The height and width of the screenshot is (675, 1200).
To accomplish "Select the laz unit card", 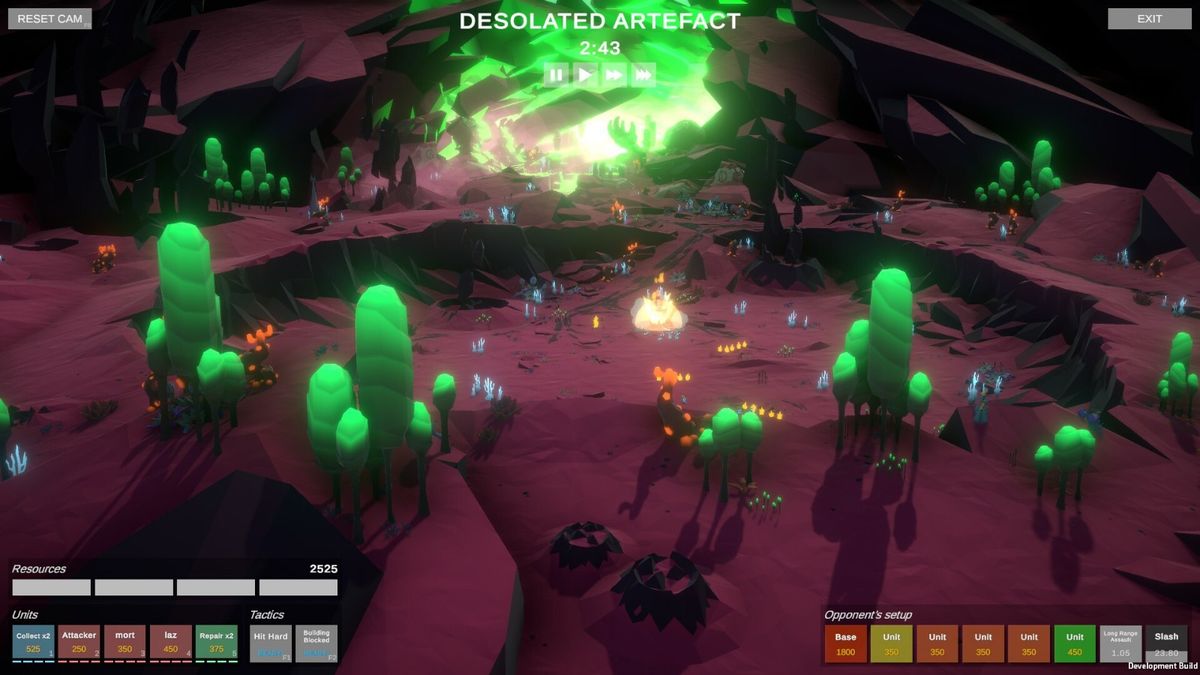I will coord(171,643).
